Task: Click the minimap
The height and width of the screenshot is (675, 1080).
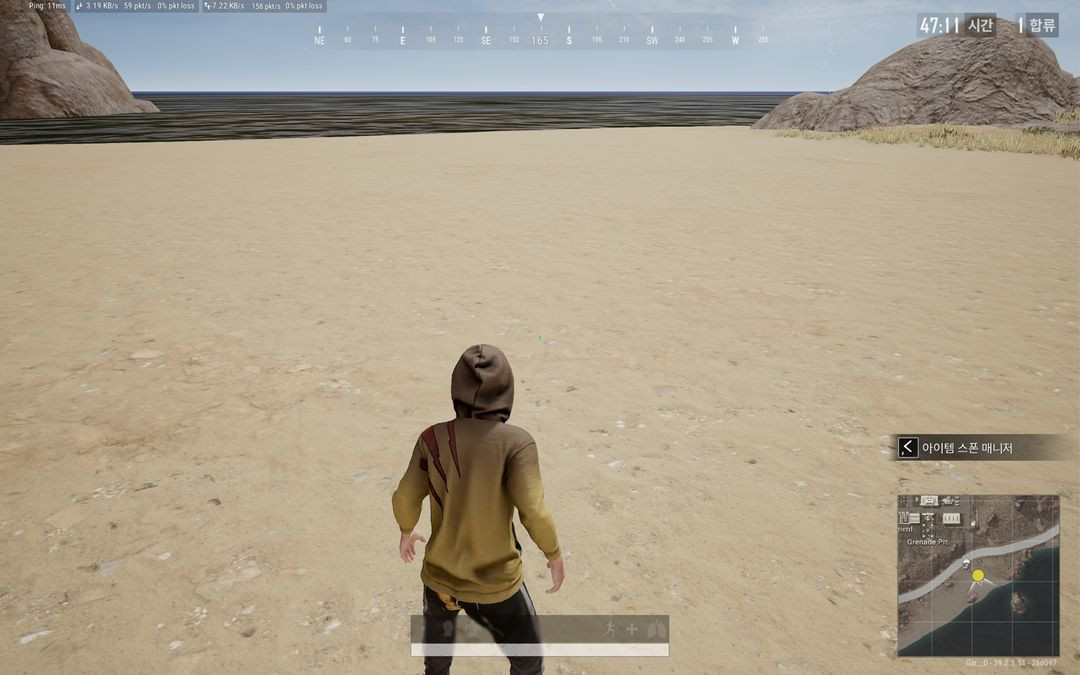Action: pyautogui.click(x=978, y=575)
